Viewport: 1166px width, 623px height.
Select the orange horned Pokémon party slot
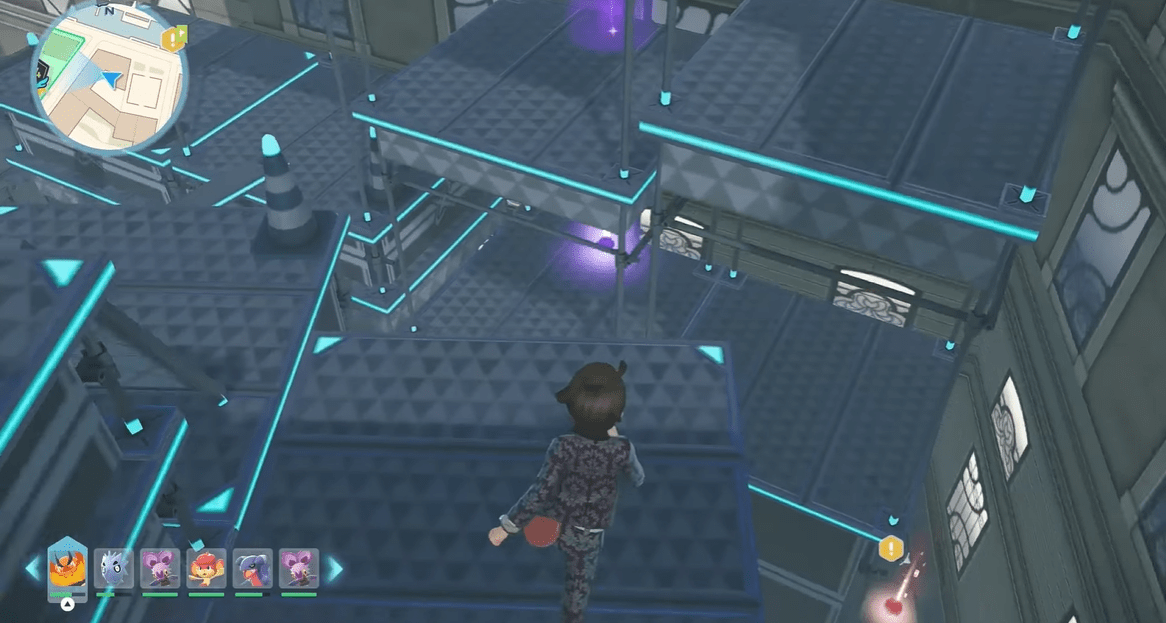click(67, 570)
